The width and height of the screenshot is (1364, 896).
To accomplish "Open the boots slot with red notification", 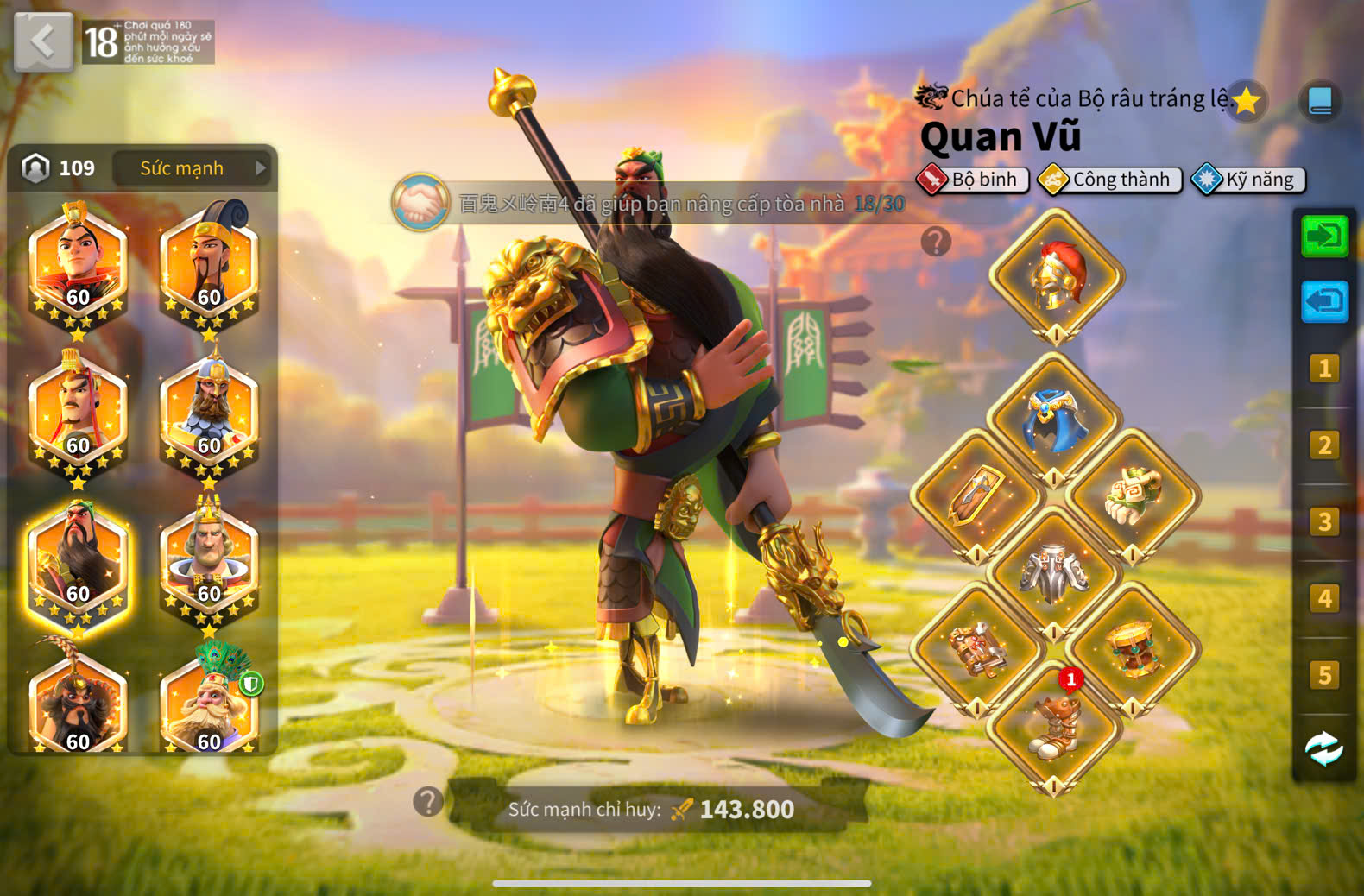I will (1054, 727).
